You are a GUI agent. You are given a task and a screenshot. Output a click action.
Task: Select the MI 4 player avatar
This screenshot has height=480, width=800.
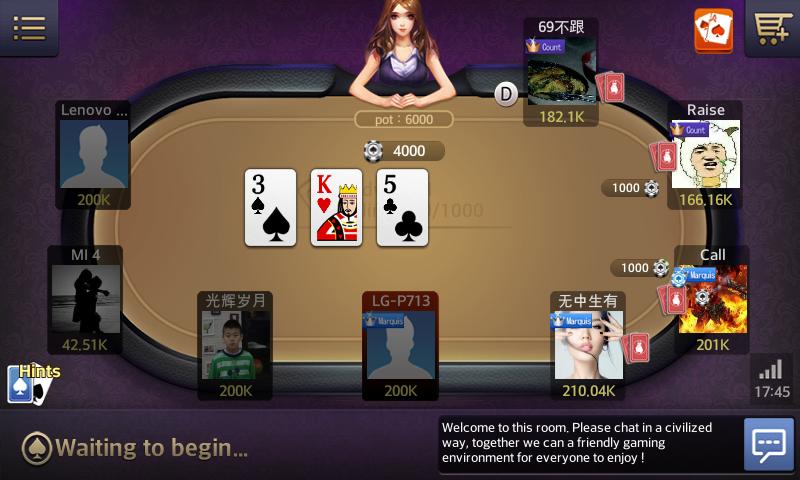[86, 299]
